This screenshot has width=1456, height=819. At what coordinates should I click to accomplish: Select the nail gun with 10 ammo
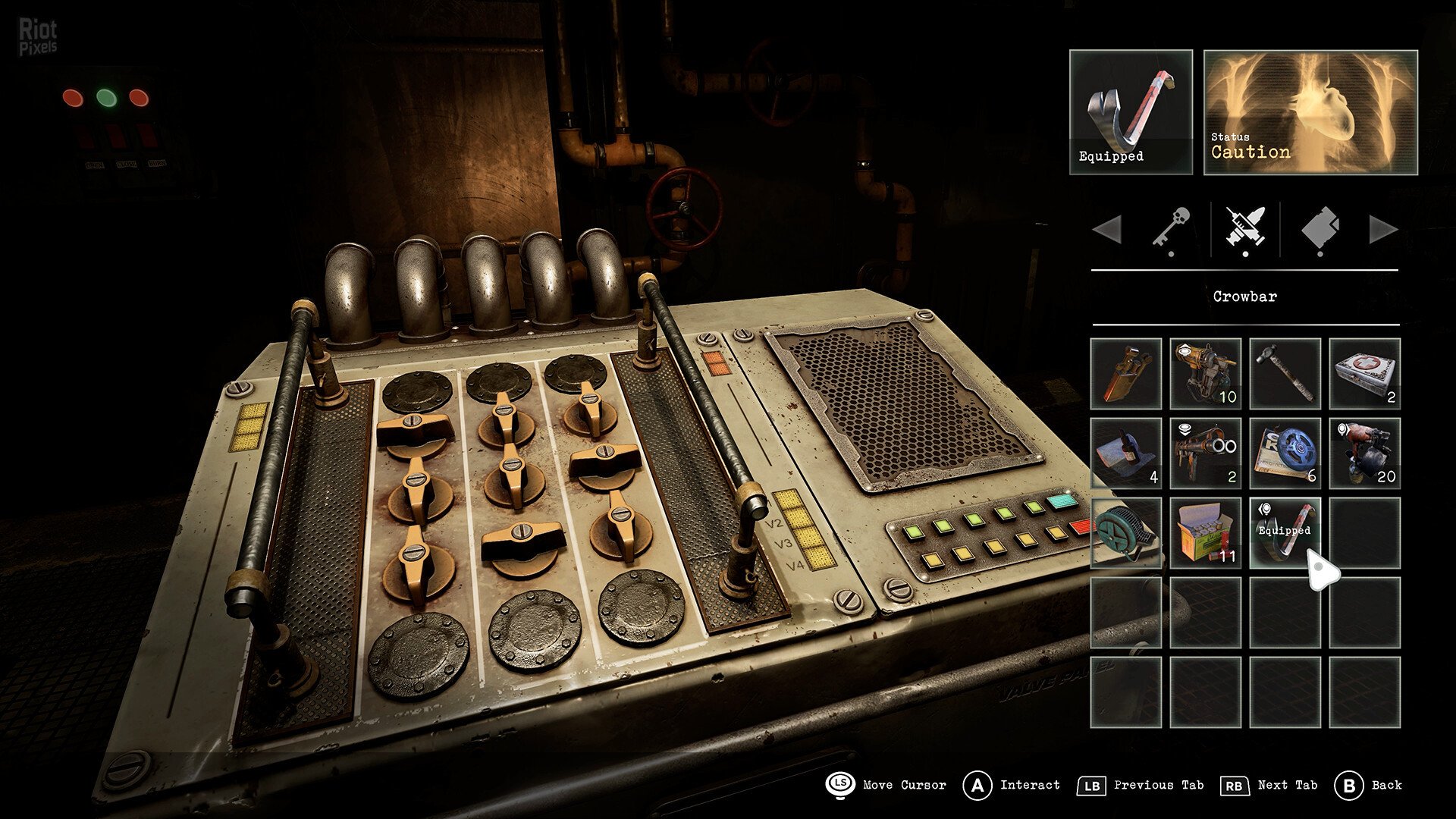(1206, 373)
